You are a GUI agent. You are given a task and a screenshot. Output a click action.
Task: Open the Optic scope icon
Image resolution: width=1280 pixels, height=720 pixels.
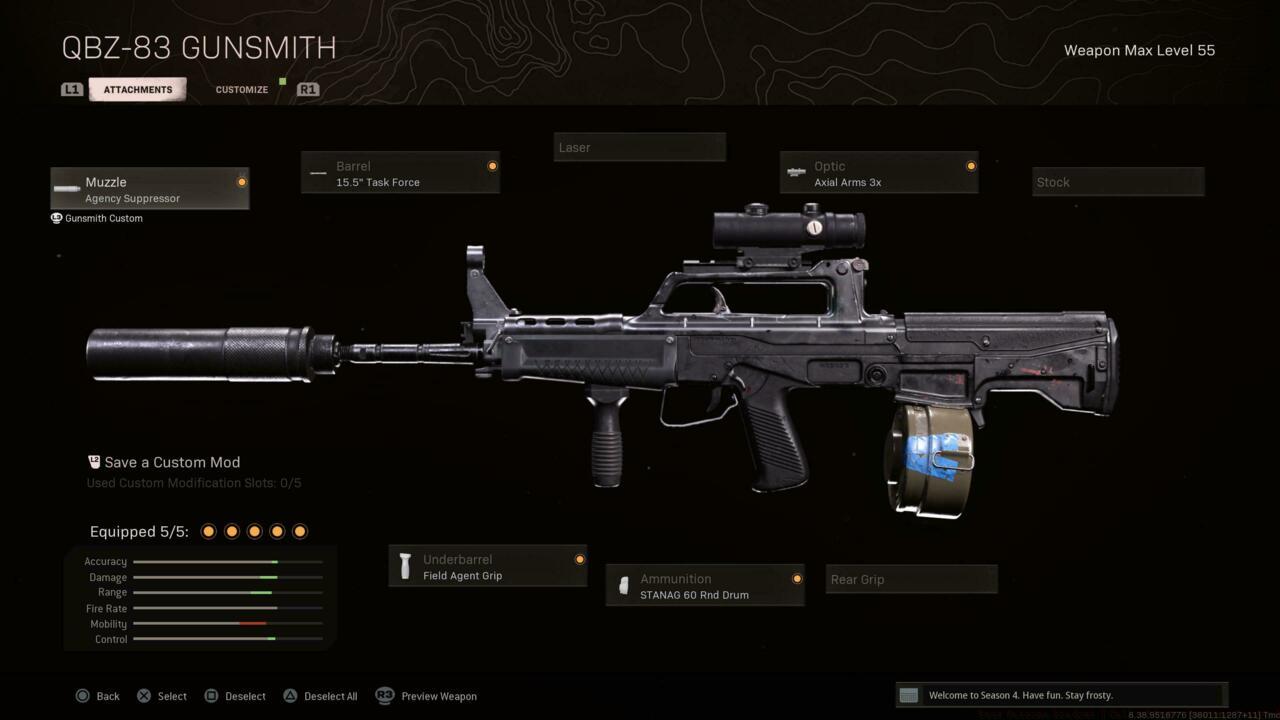point(795,173)
